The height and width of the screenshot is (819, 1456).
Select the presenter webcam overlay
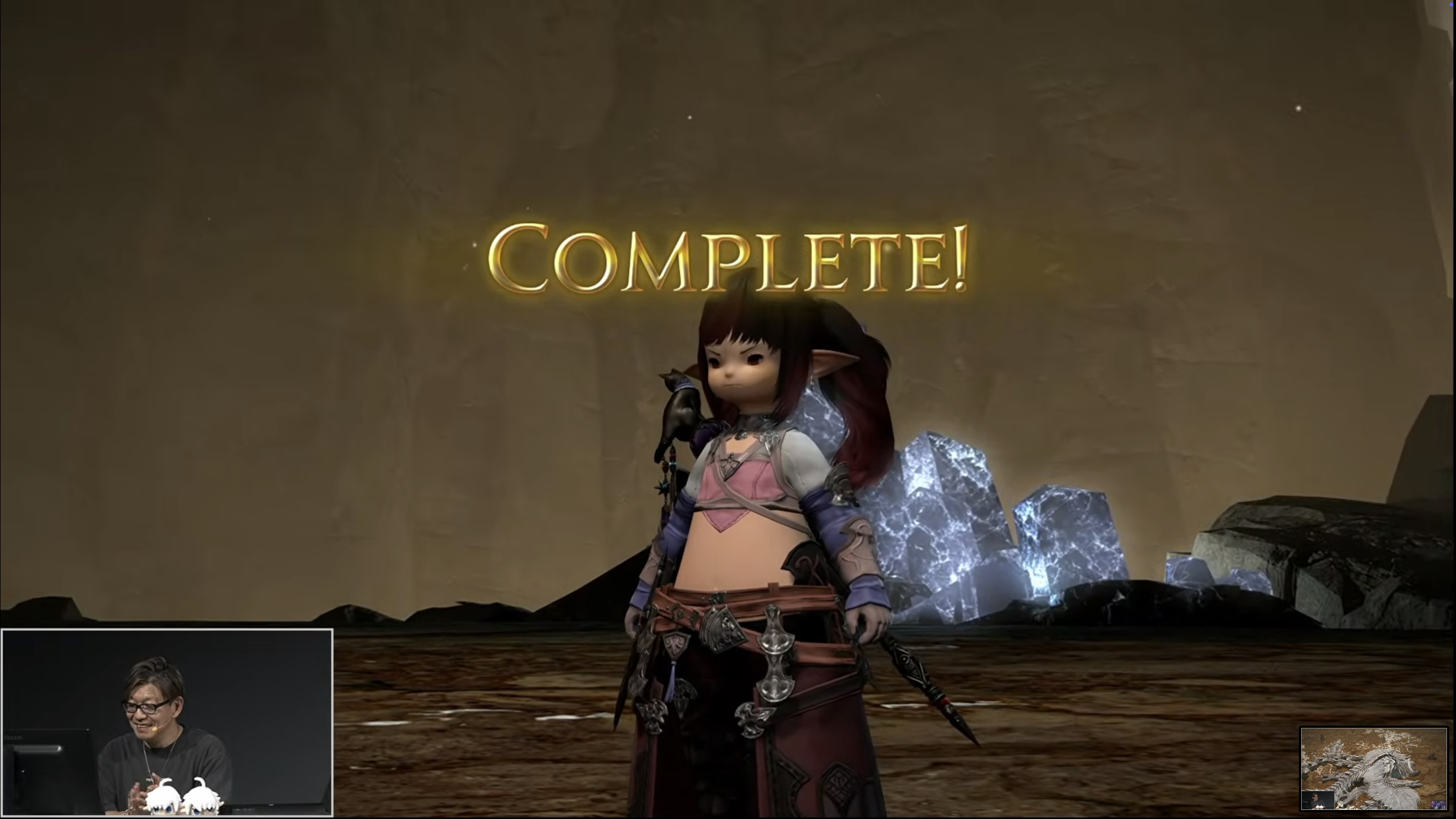click(x=167, y=722)
